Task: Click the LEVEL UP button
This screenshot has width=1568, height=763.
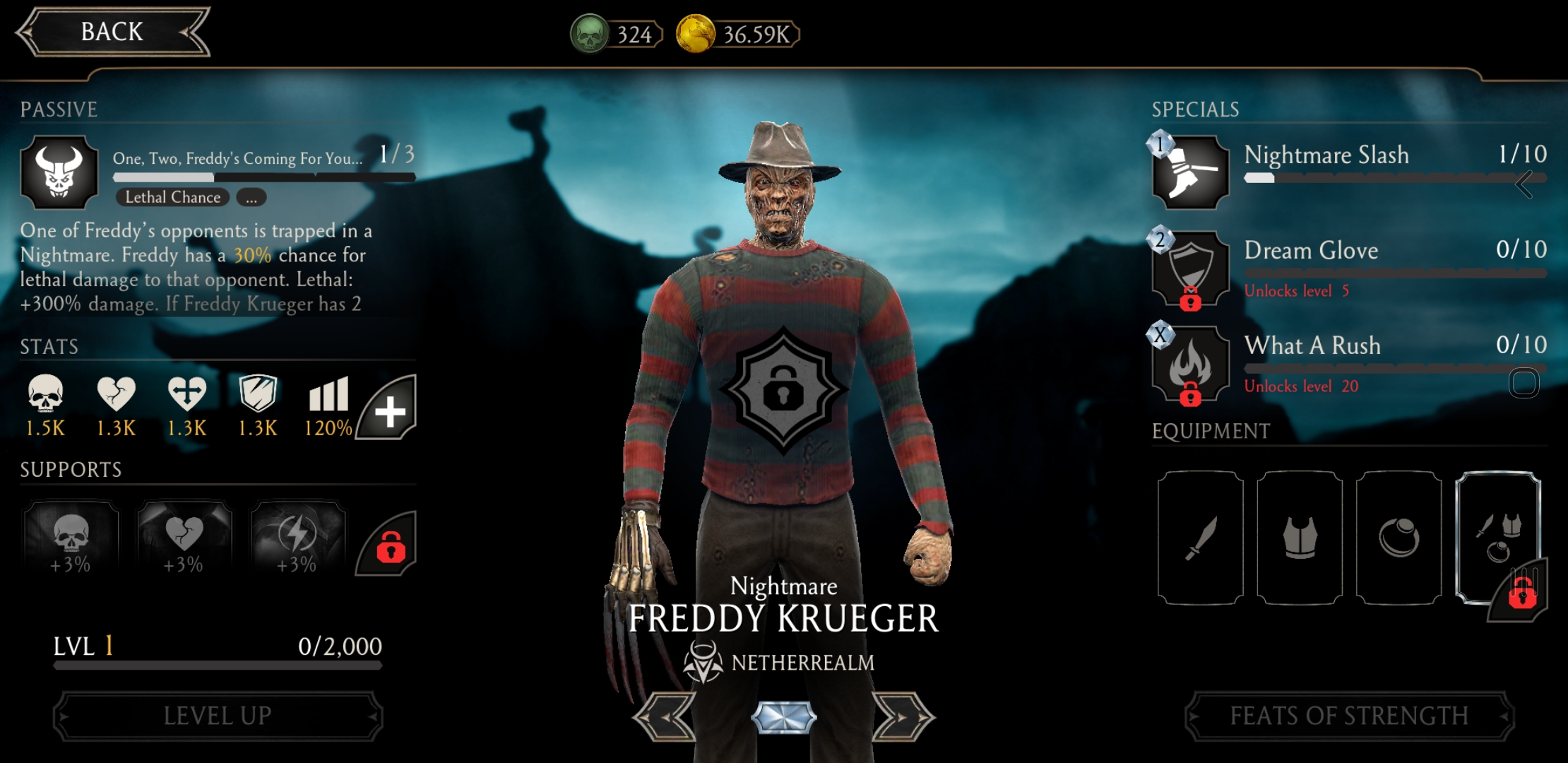Action: 218,716
